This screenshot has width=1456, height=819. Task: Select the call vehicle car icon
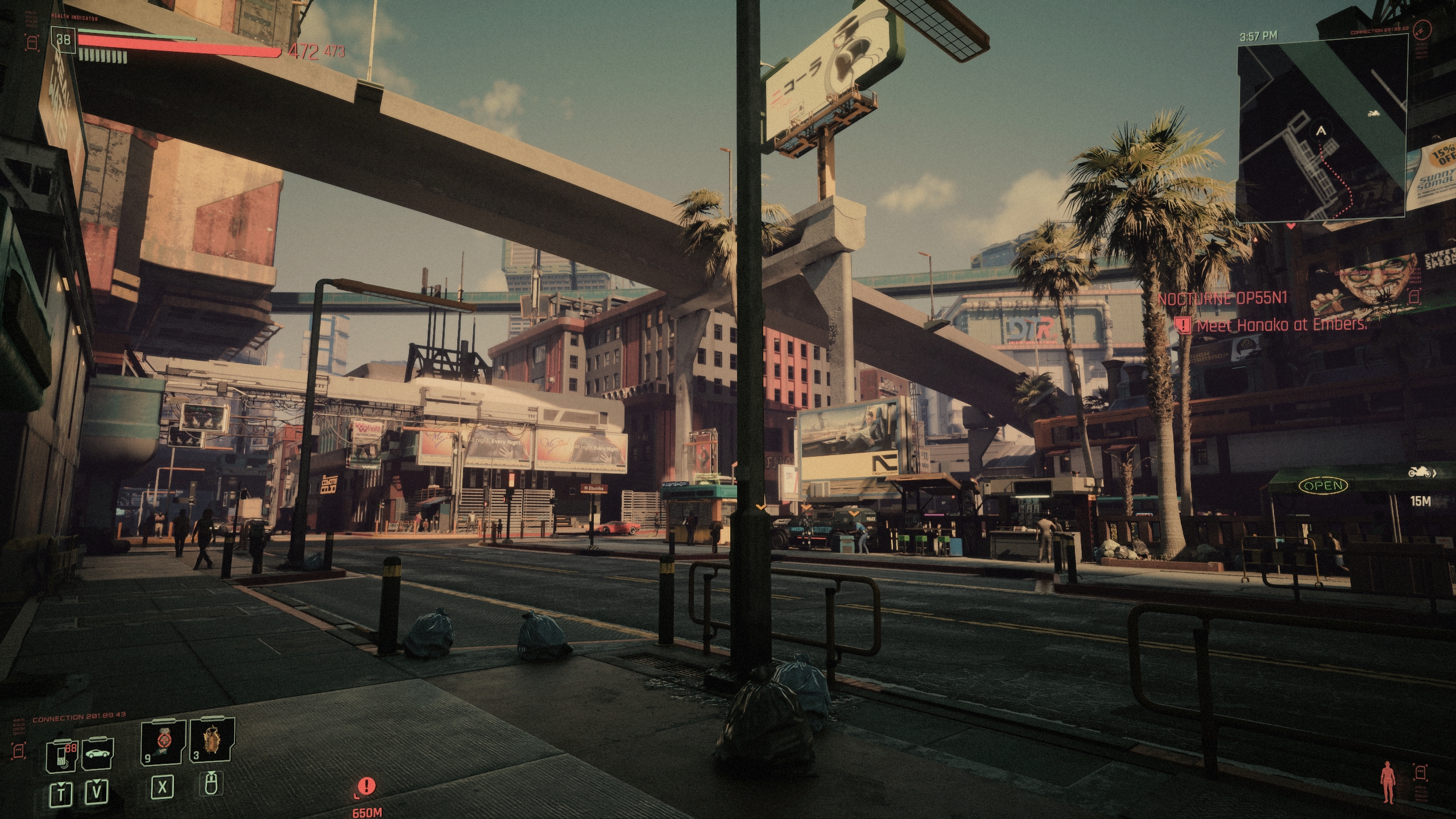[98, 754]
